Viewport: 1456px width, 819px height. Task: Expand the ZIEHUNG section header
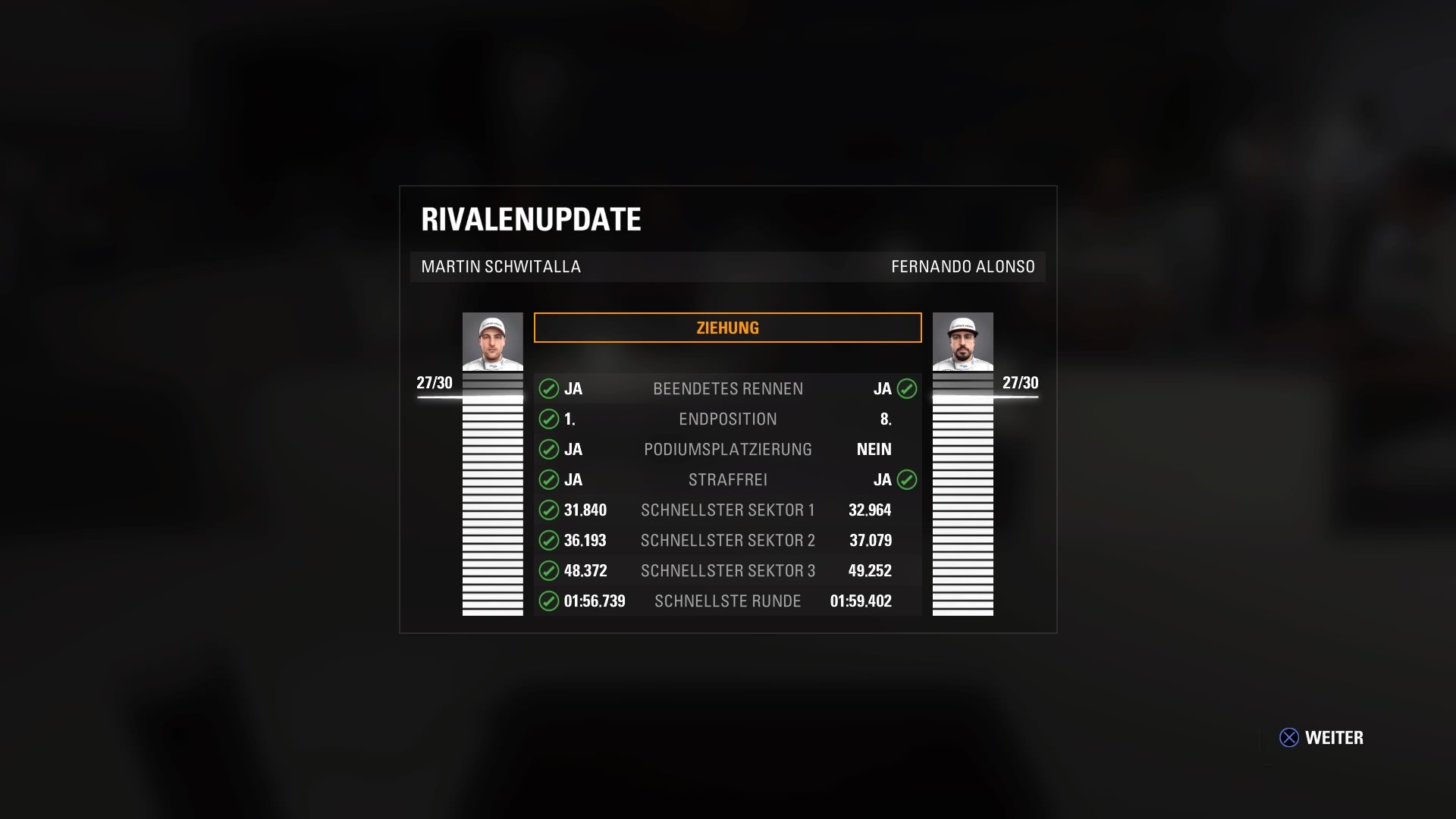pos(727,327)
